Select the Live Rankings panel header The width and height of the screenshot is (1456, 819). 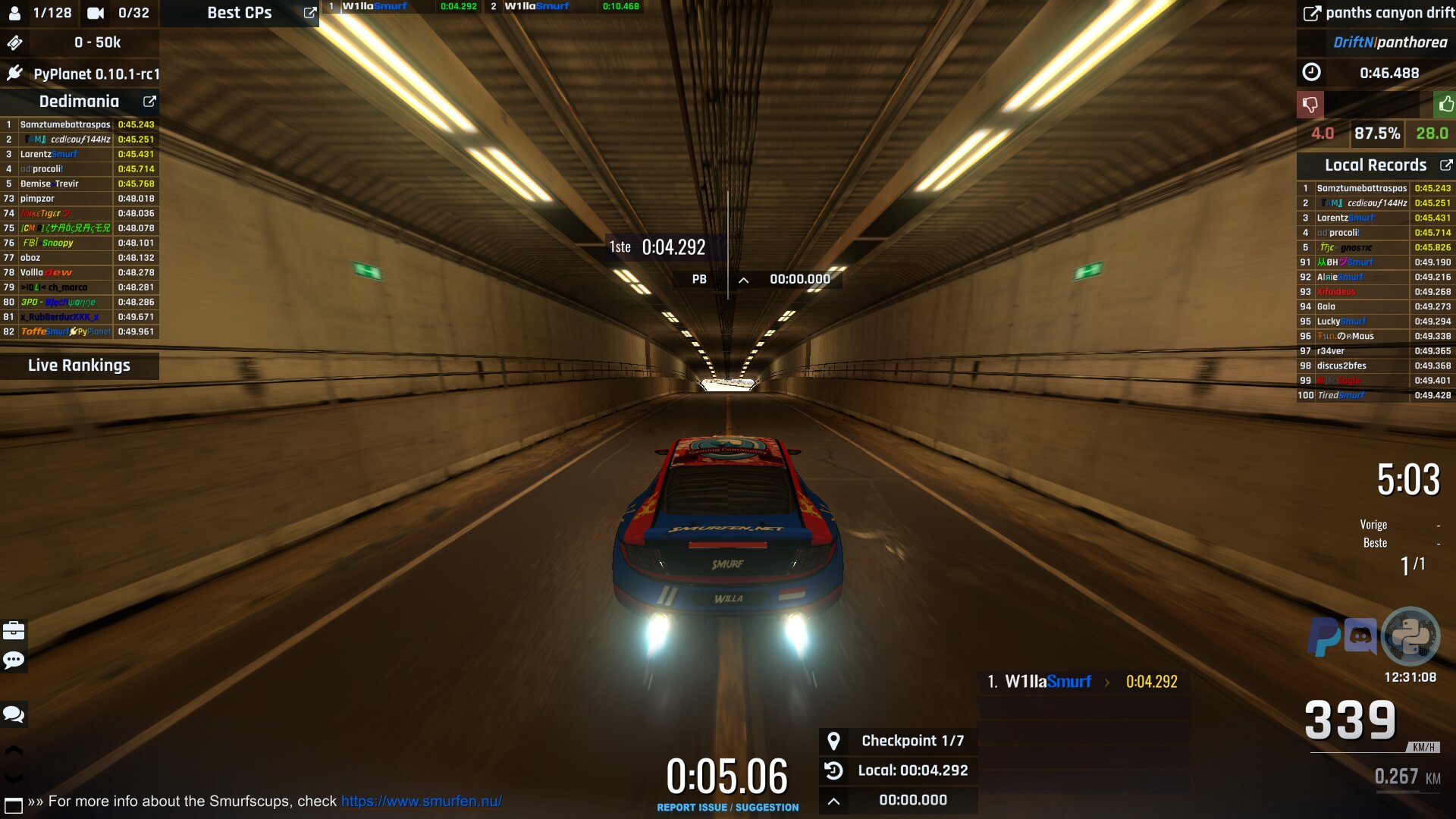click(80, 366)
